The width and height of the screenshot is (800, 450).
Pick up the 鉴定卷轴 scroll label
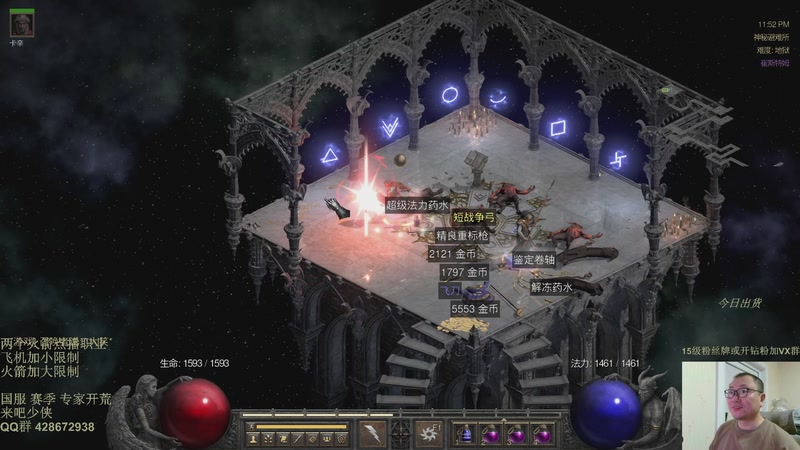(540, 260)
